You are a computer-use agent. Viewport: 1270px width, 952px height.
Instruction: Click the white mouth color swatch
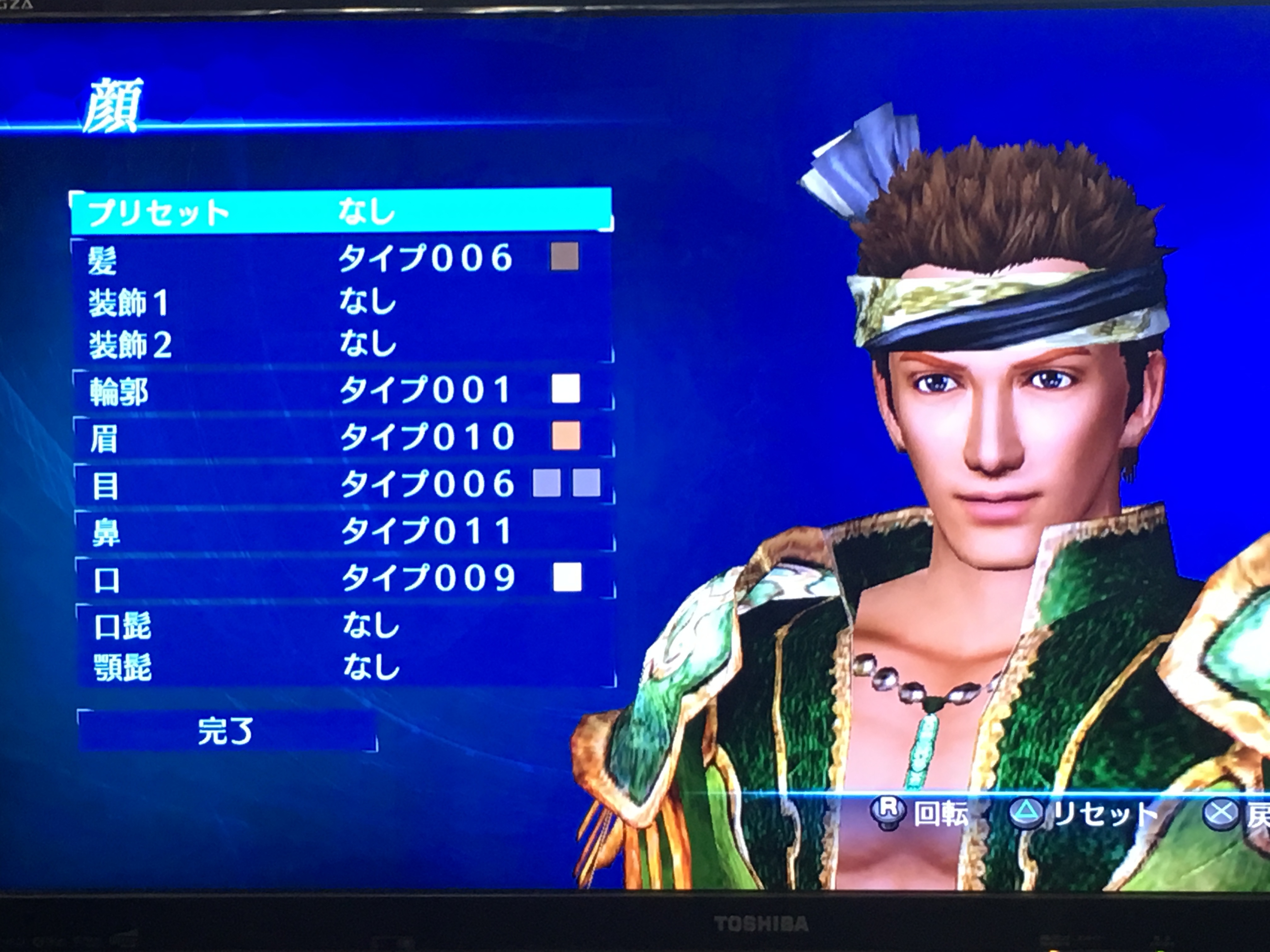click(567, 577)
